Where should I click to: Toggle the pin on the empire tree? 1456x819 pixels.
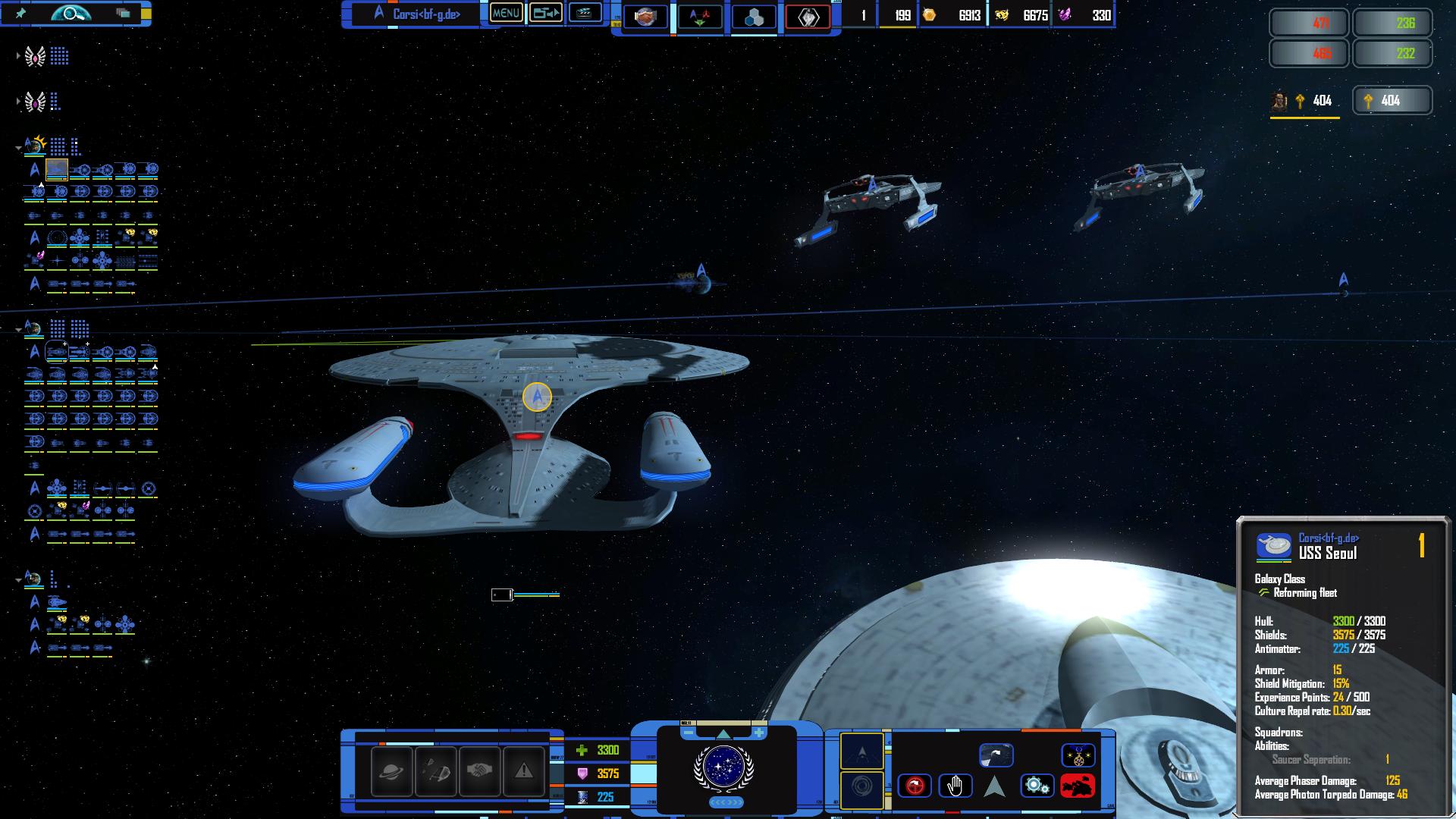[21, 13]
